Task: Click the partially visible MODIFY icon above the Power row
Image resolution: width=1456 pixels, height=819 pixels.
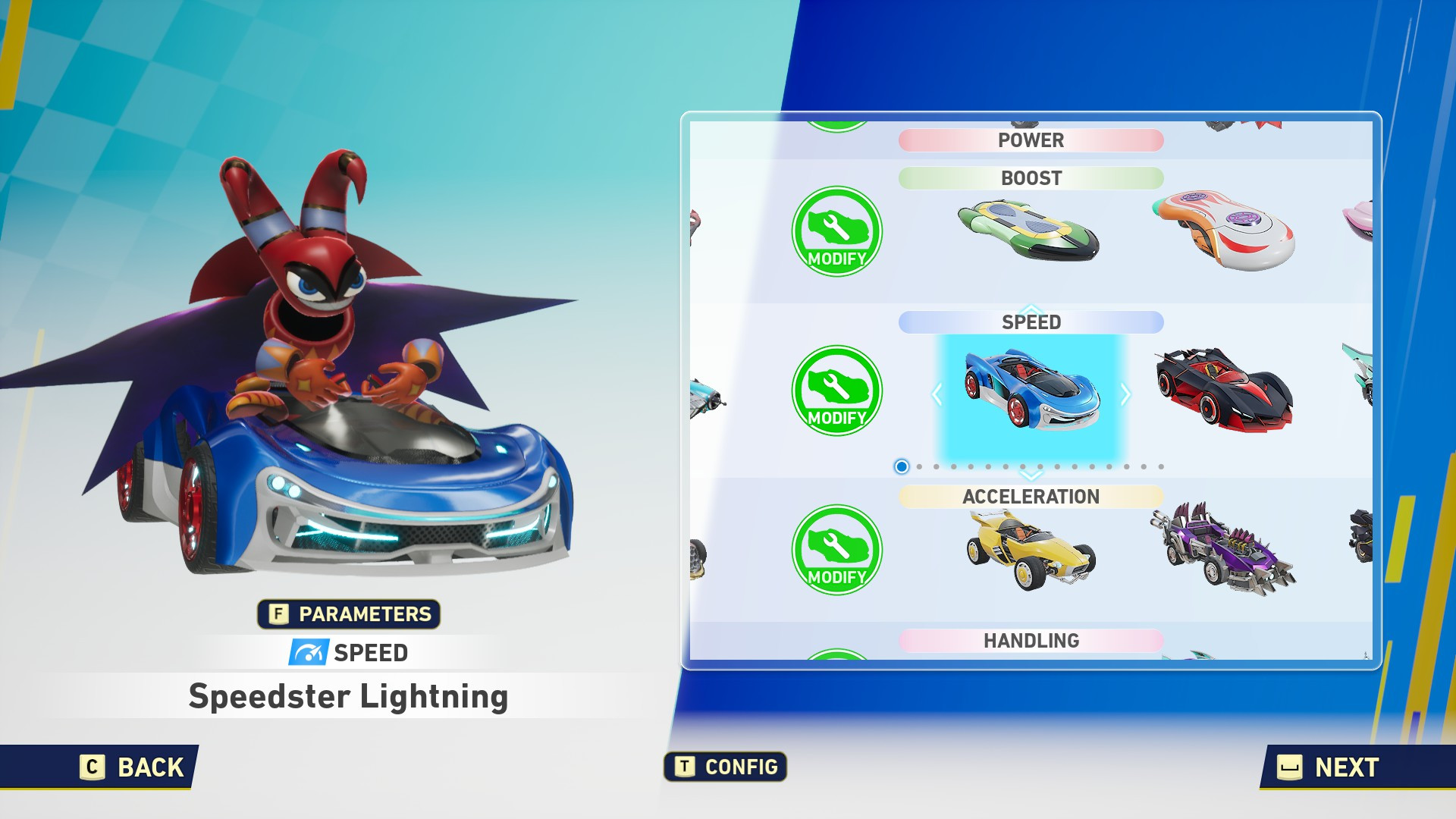Action: pyautogui.click(x=836, y=121)
